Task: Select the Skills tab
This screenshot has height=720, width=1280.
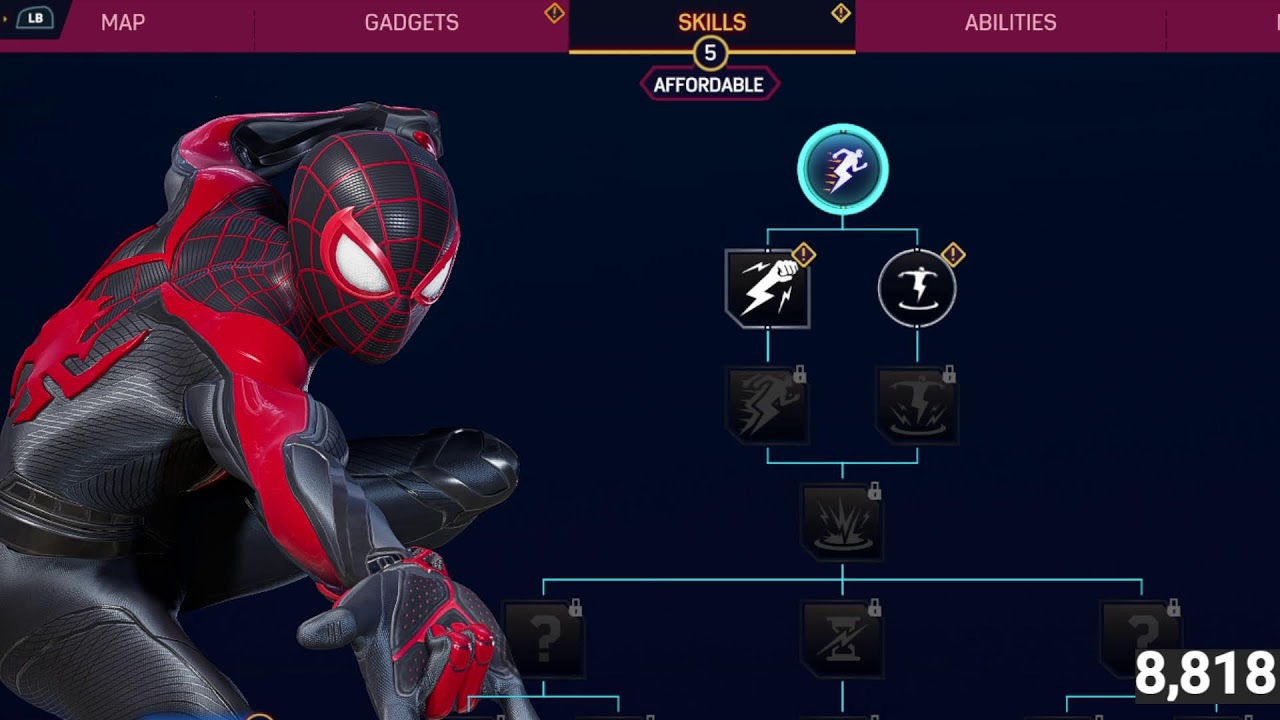Action: [x=711, y=23]
